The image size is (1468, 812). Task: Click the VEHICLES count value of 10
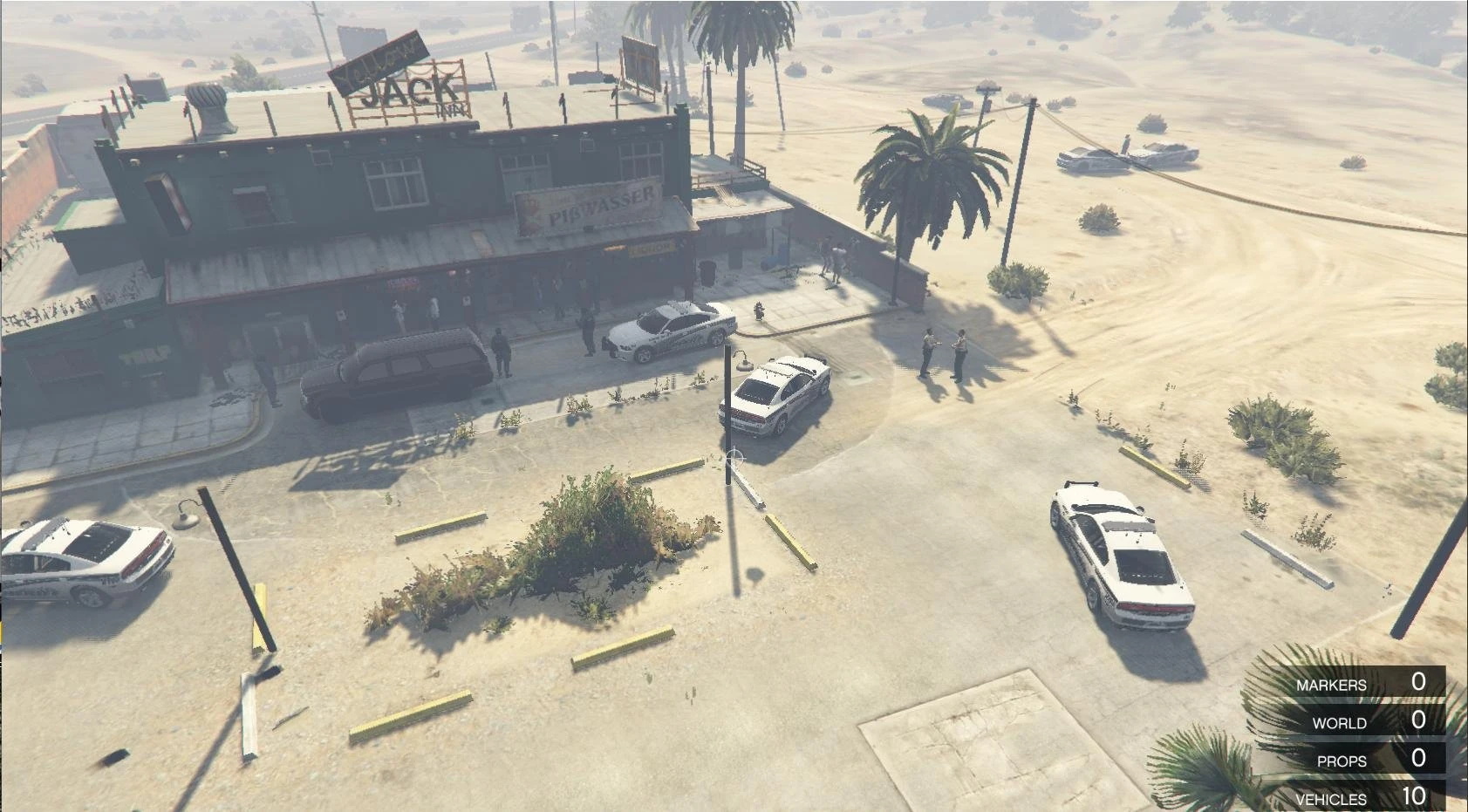coord(1417,797)
